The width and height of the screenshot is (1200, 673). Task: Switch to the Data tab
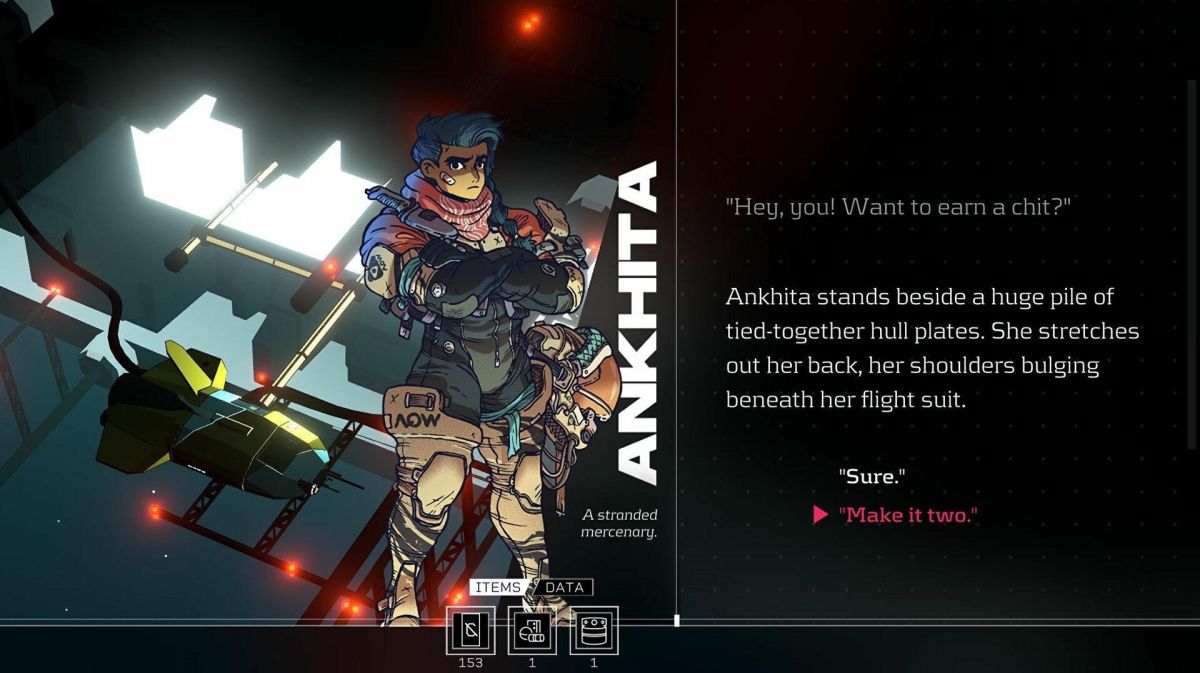click(x=564, y=587)
